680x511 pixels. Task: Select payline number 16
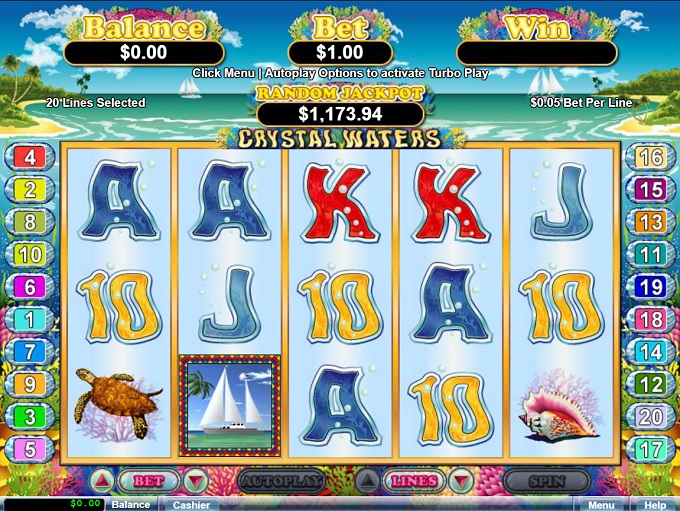coord(650,157)
